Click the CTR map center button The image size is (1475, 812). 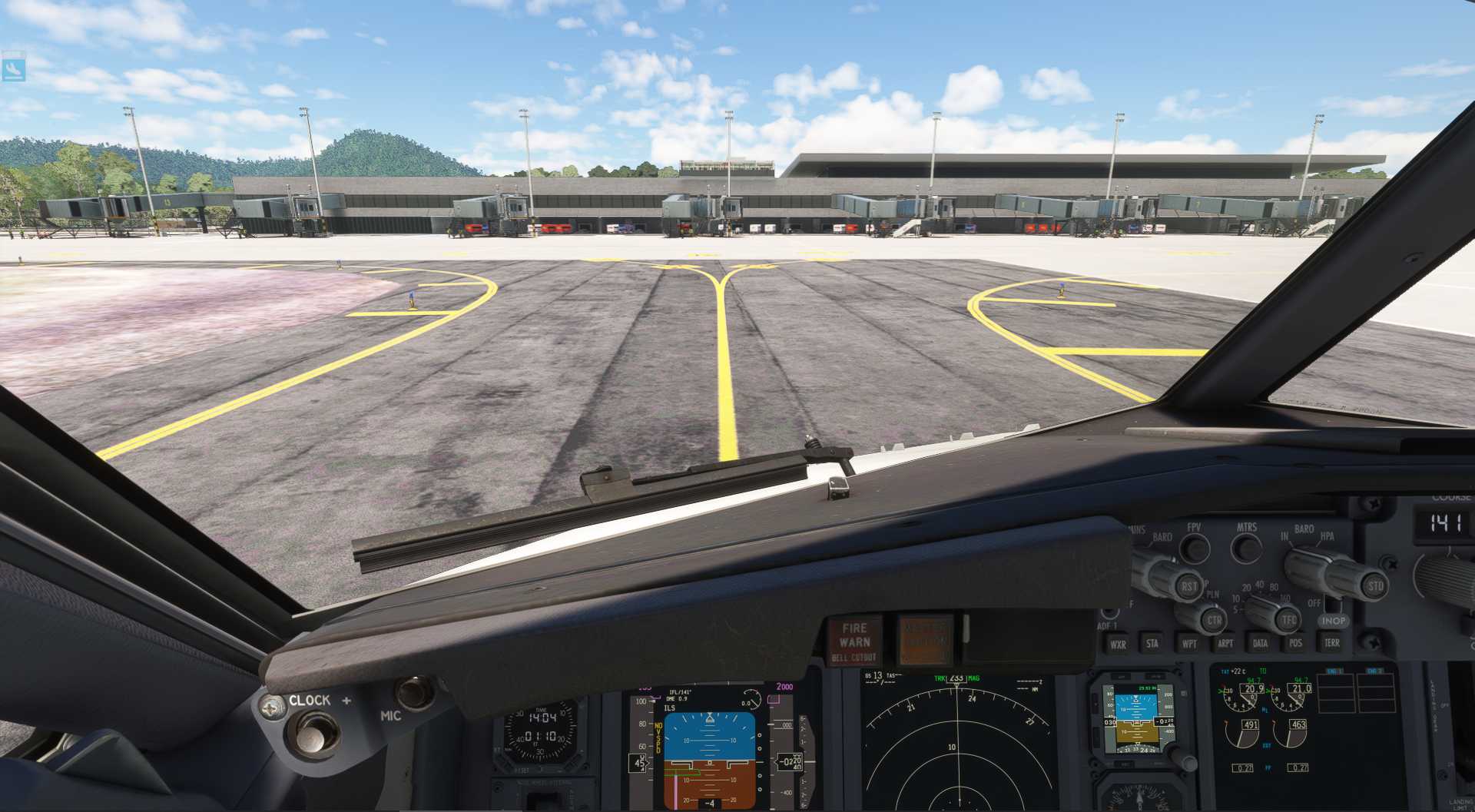pyautogui.click(x=1214, y=620)
